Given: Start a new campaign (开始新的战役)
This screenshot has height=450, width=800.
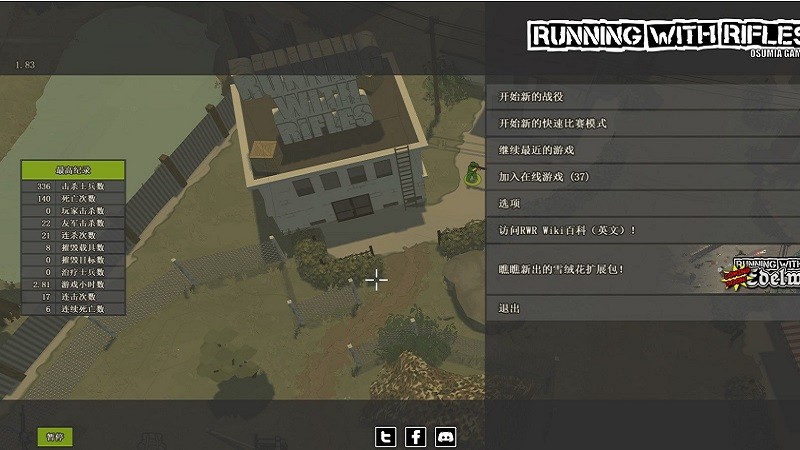Looking at the screenshot, I should pos(532,97).
